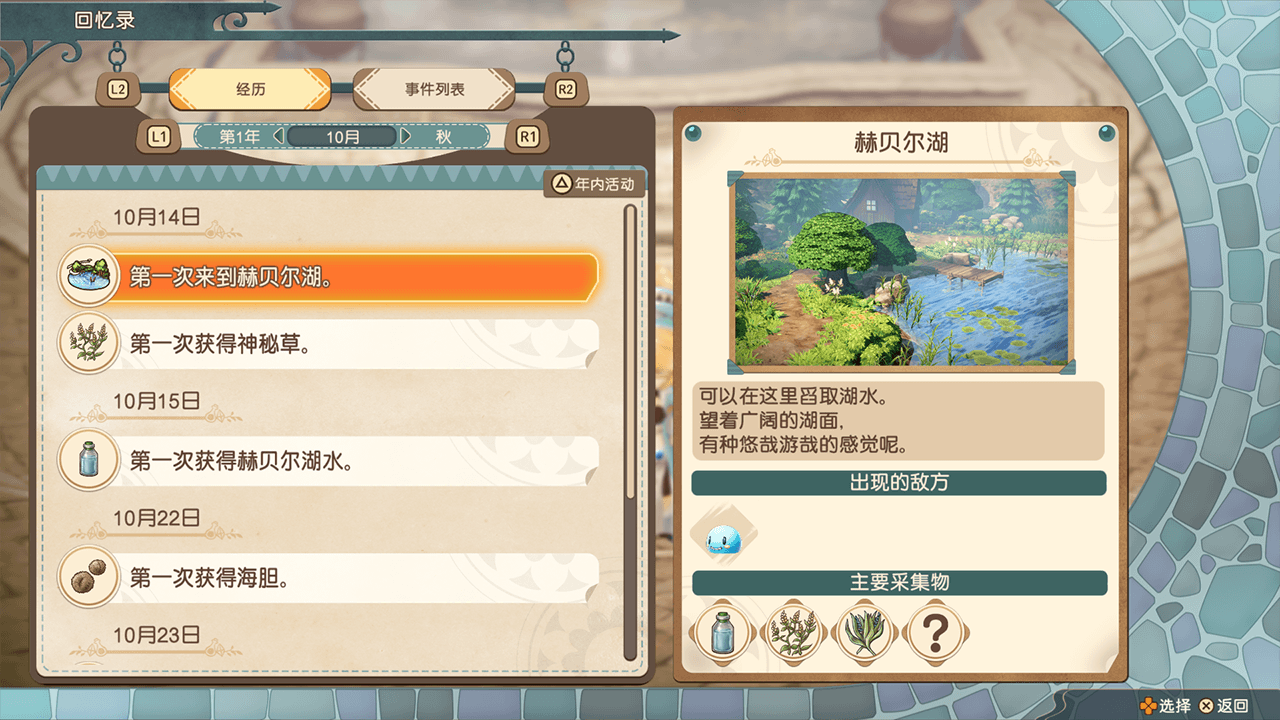The height and width of the screenshot is (720, 1280).
Task: Select the blue slime enemy icon
Action: click(x=723, y=539)
